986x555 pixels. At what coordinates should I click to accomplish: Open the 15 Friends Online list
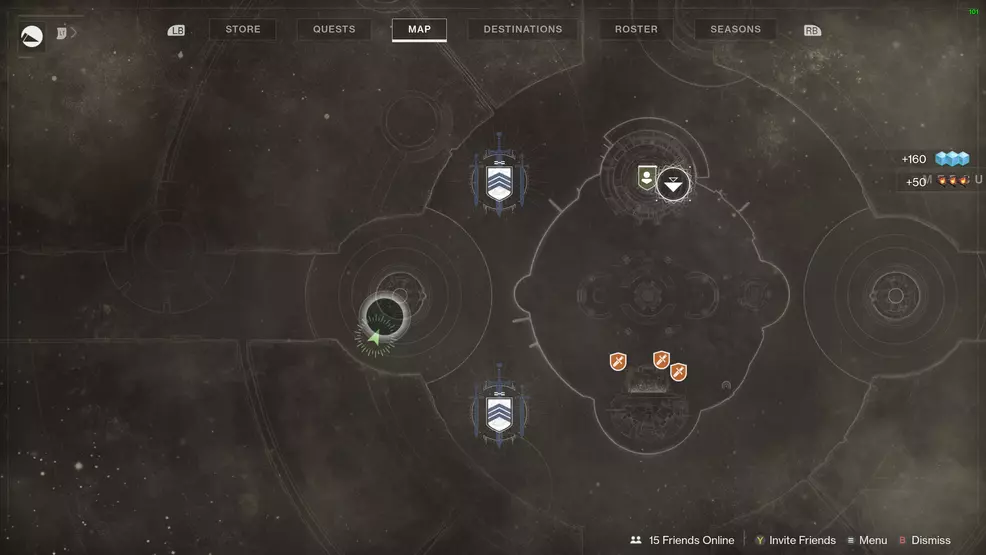690,540
